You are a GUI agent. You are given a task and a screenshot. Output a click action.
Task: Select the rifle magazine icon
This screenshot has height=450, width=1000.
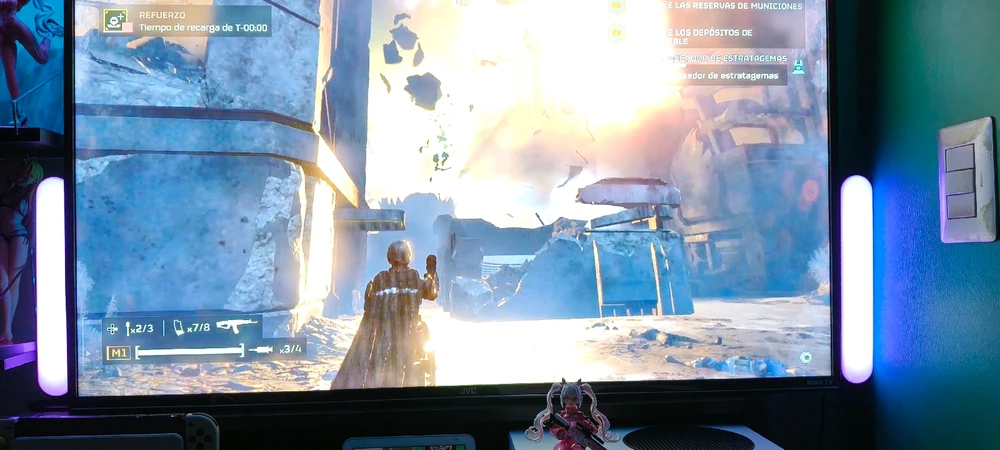(179, 327)
